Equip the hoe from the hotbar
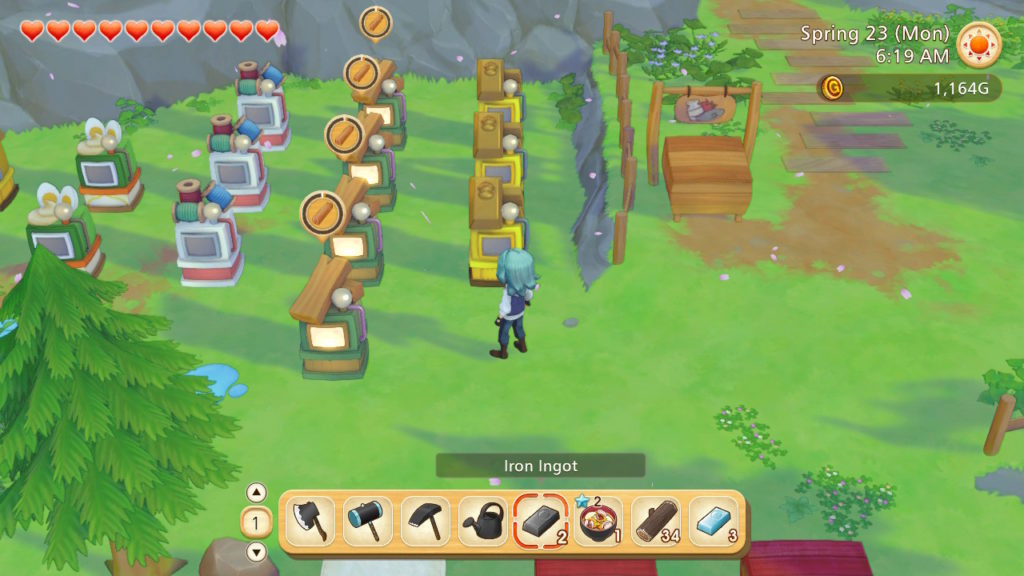 425,521
